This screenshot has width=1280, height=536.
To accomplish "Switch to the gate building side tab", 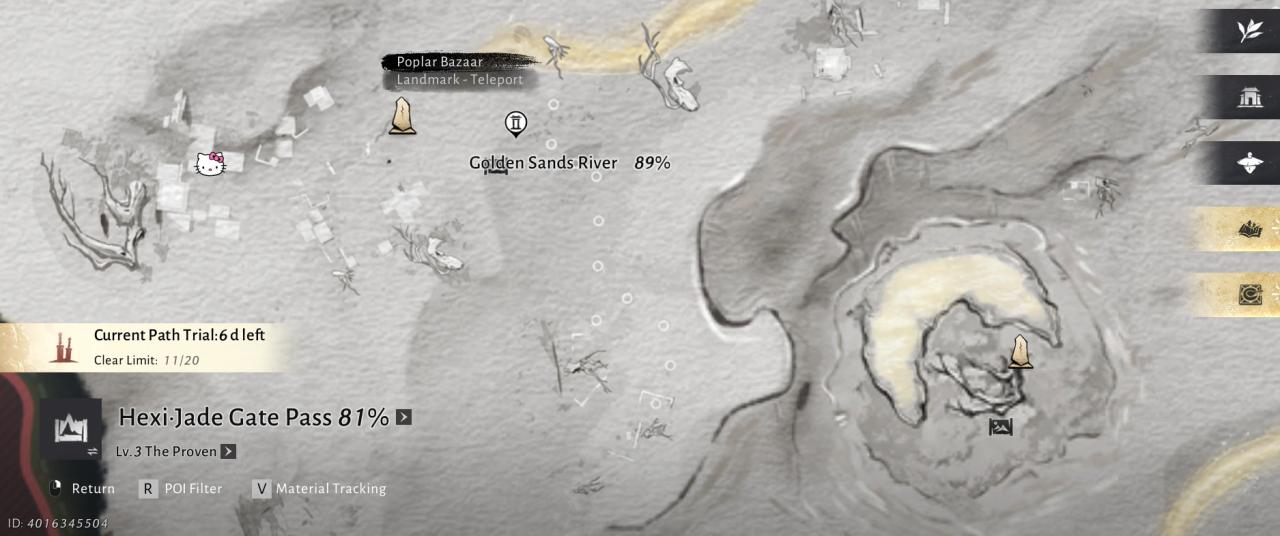I will pyautogui.click(x=1249, y=97).
